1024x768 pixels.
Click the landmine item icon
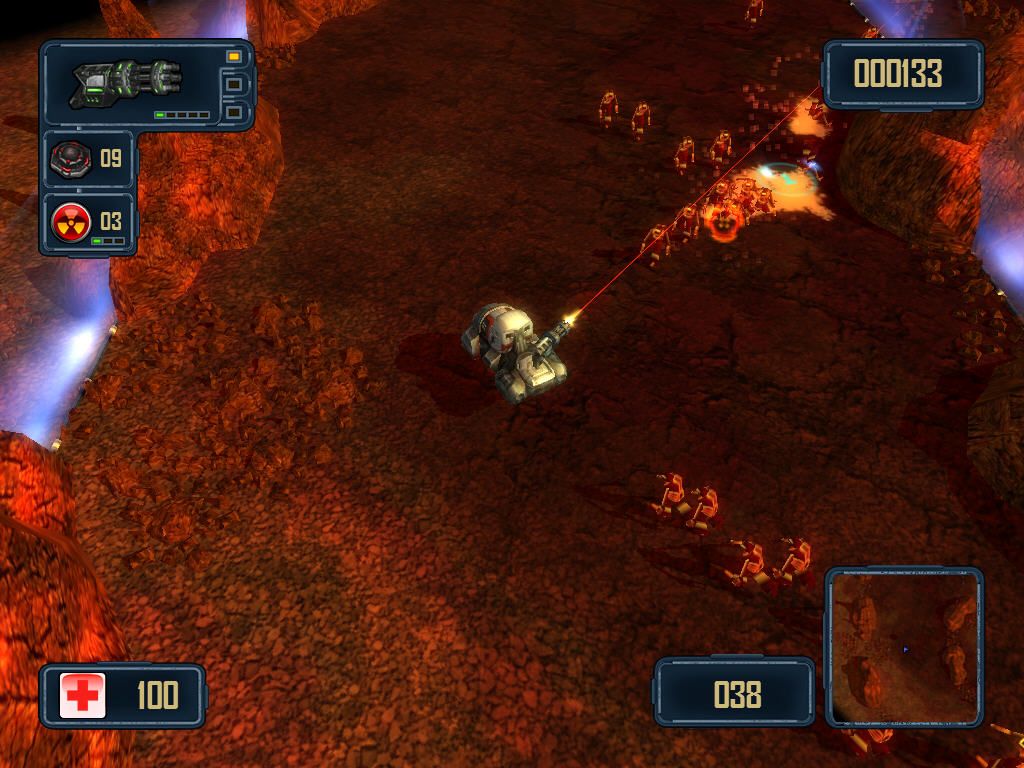coord(72,159)
